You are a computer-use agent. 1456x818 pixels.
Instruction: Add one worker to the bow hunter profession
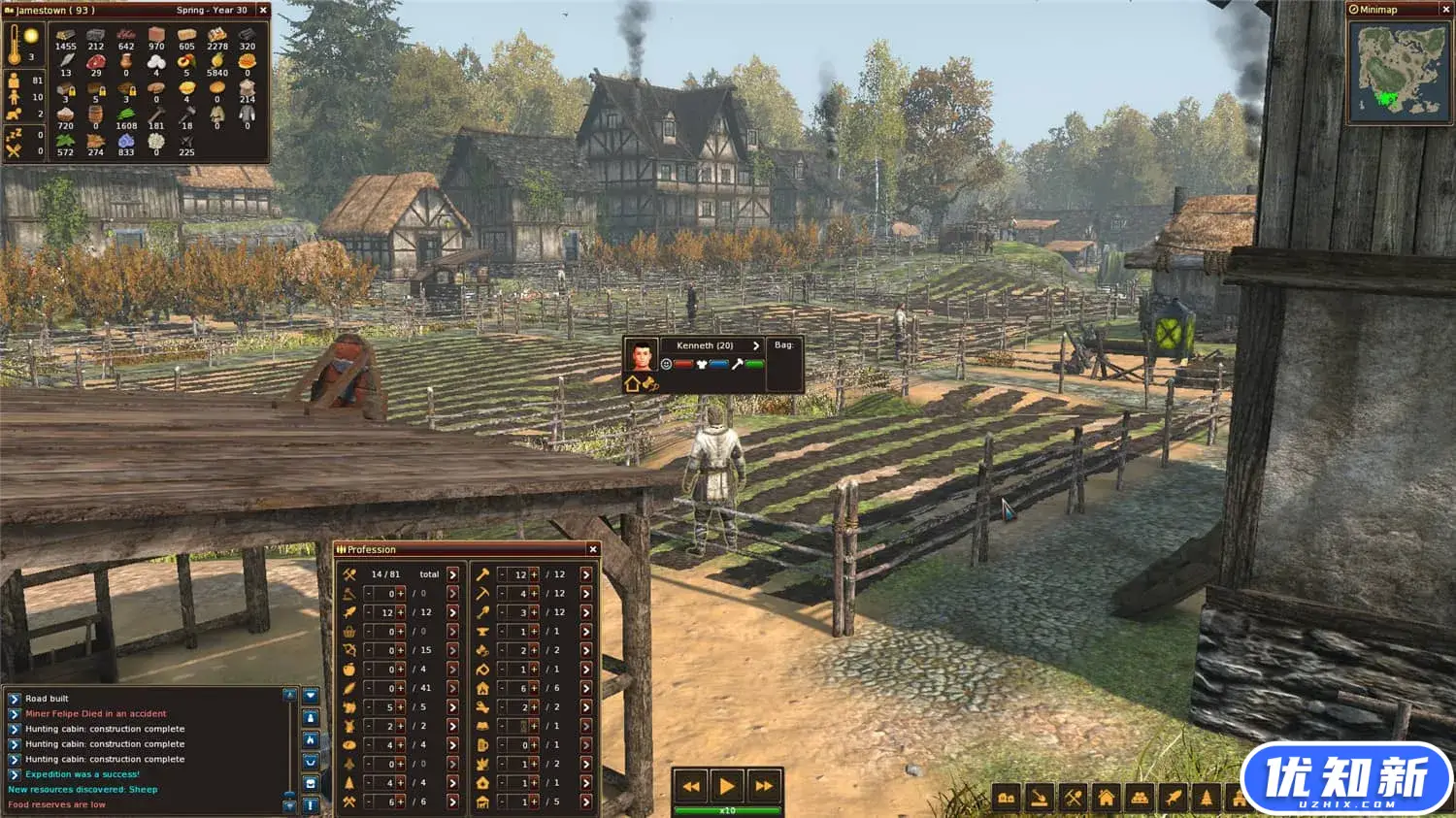[400, 650]
